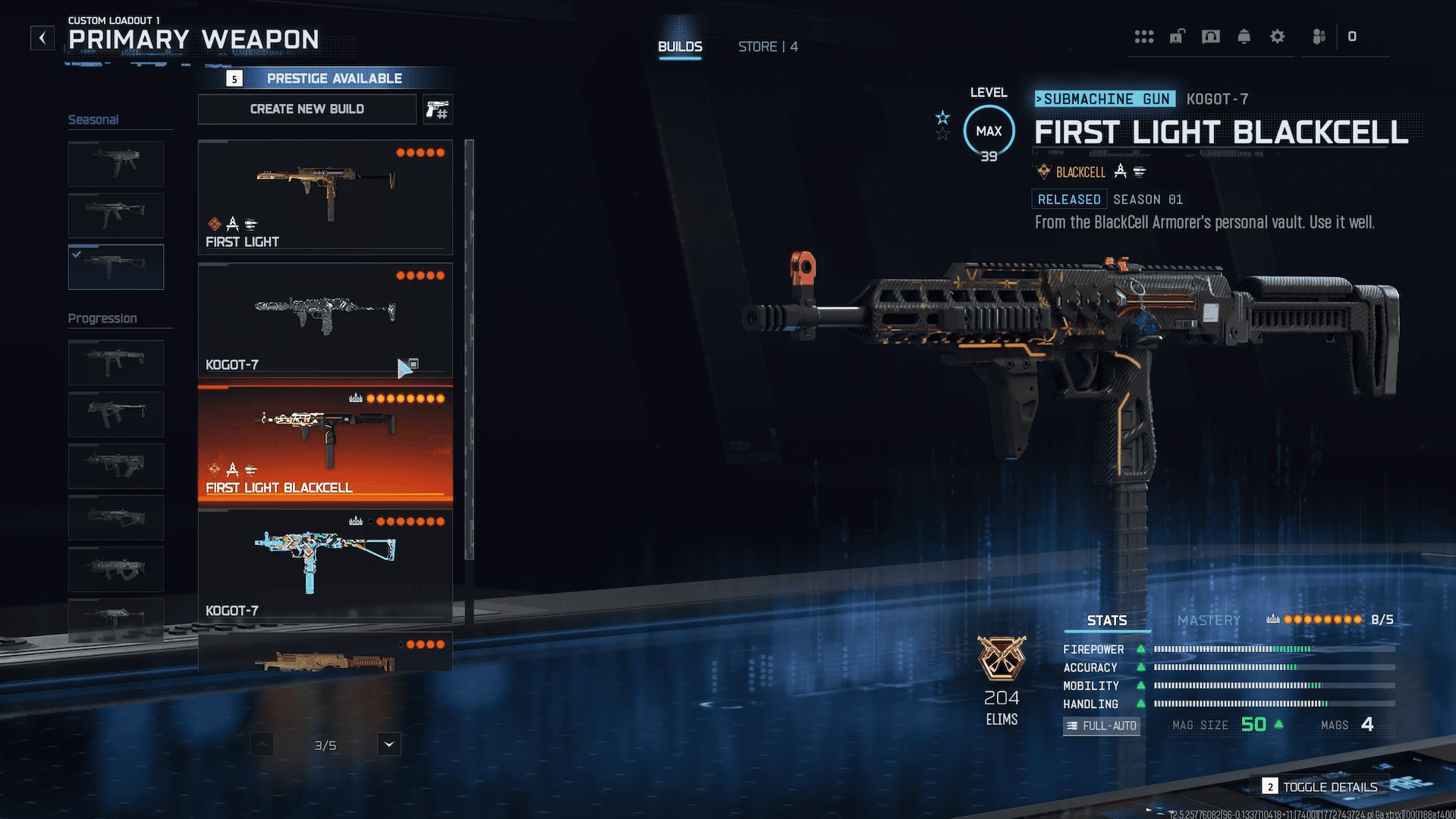Screen dimensions: 1456x819
Task: Create a new build
Action: click(307, 109)
